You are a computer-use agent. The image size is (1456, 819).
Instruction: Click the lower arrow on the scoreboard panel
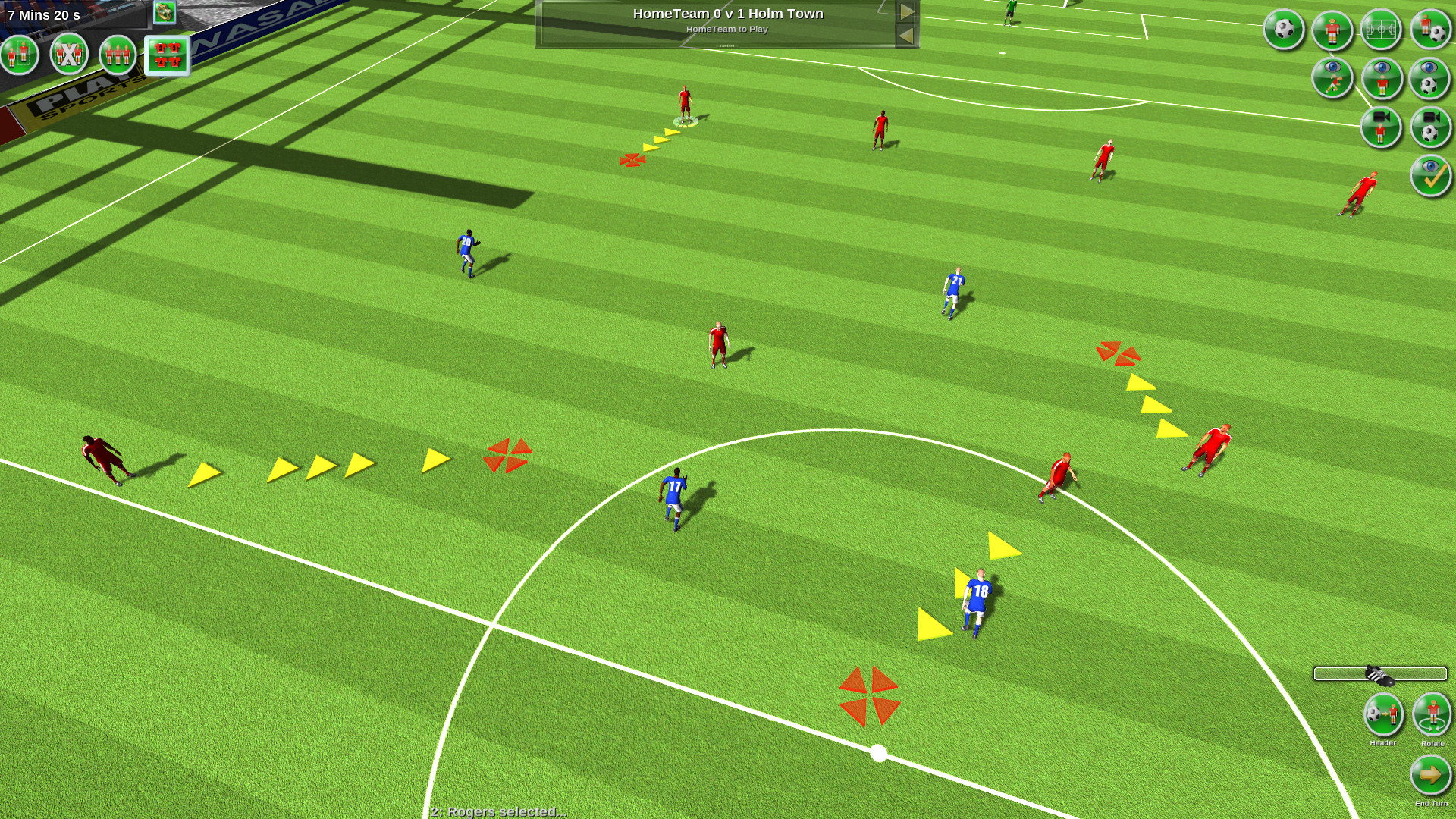[x=907, y=33]
